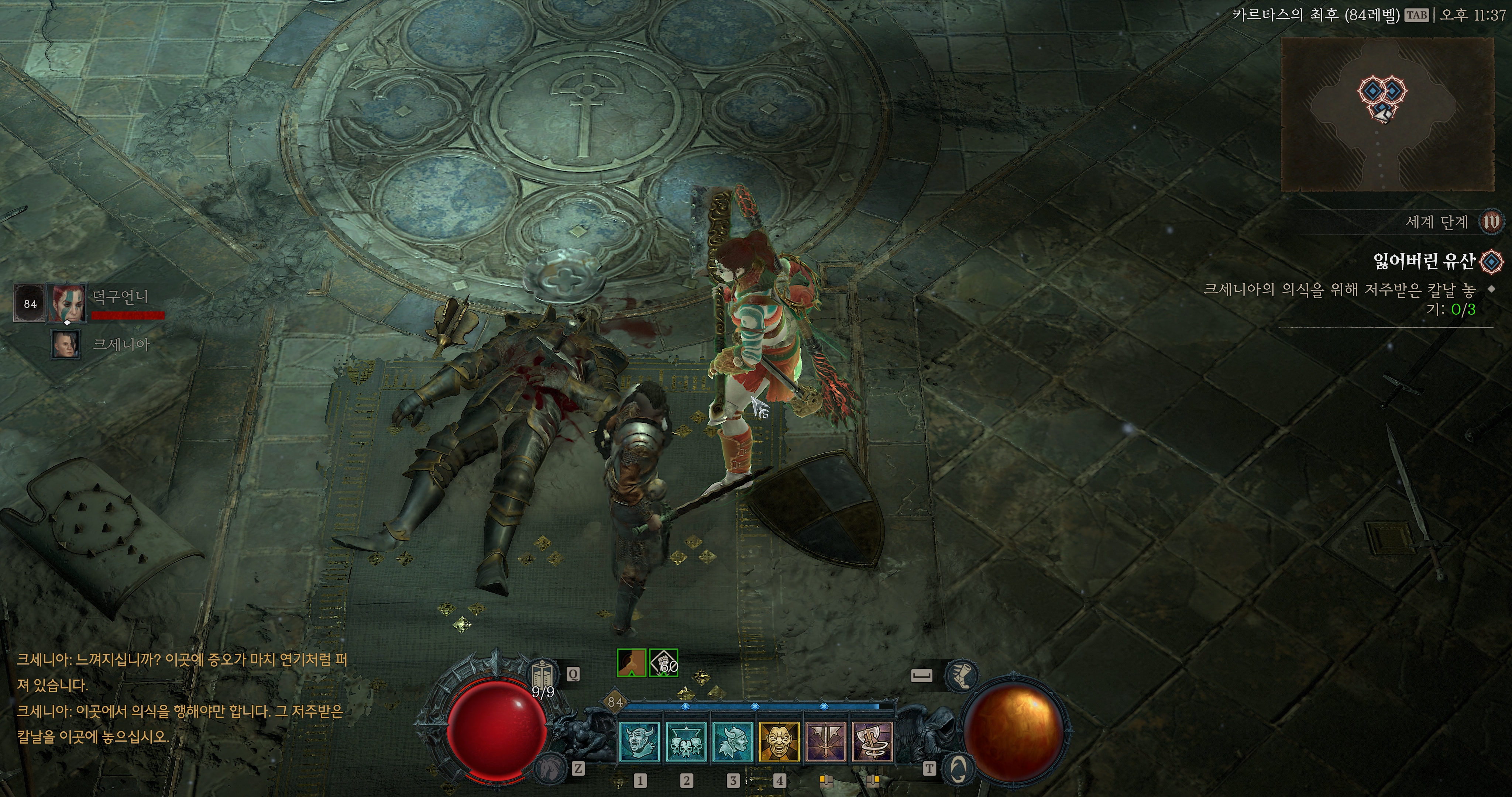Inspect the fist buff icon showing 60

664,663
